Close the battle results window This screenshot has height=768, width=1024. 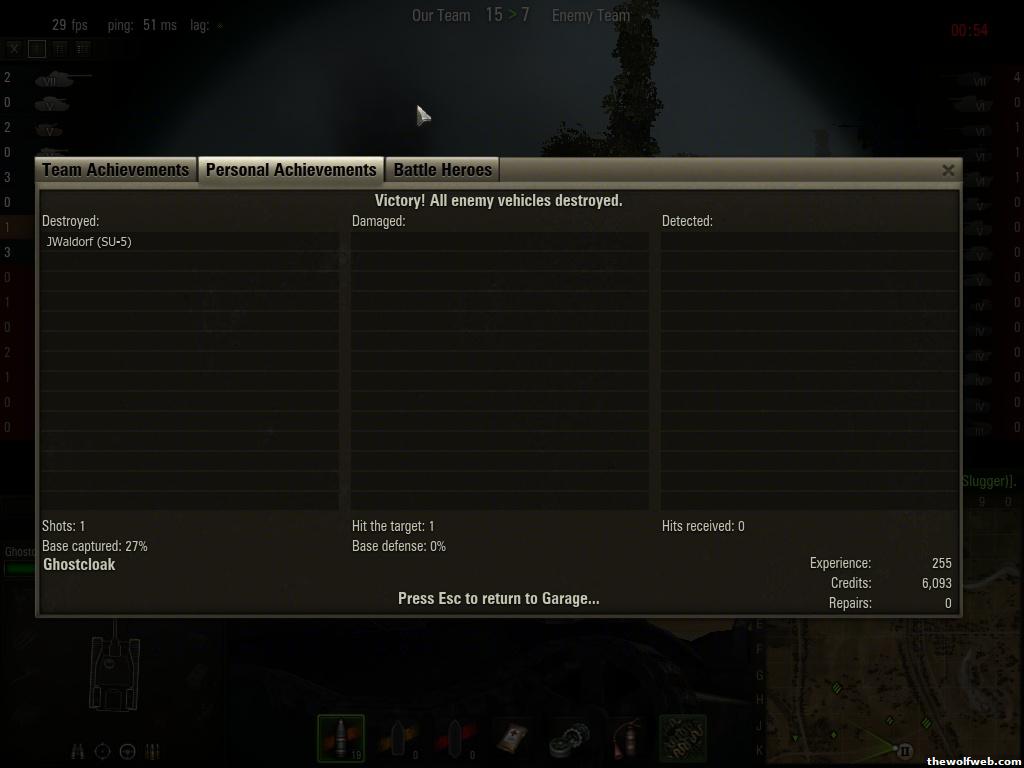(x=948, y=170)
